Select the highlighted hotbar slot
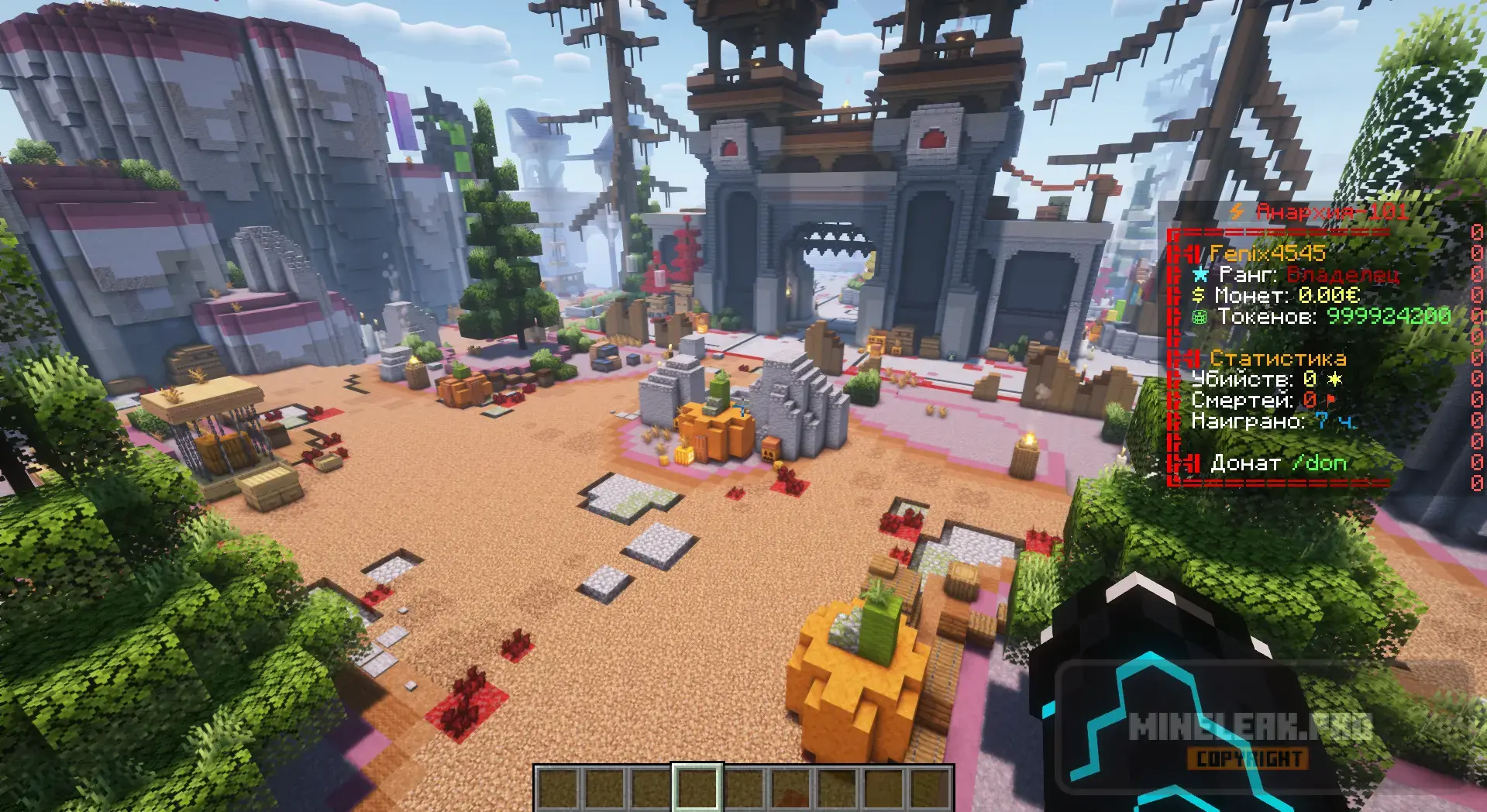1487x812 pixels. pos(697,789)
